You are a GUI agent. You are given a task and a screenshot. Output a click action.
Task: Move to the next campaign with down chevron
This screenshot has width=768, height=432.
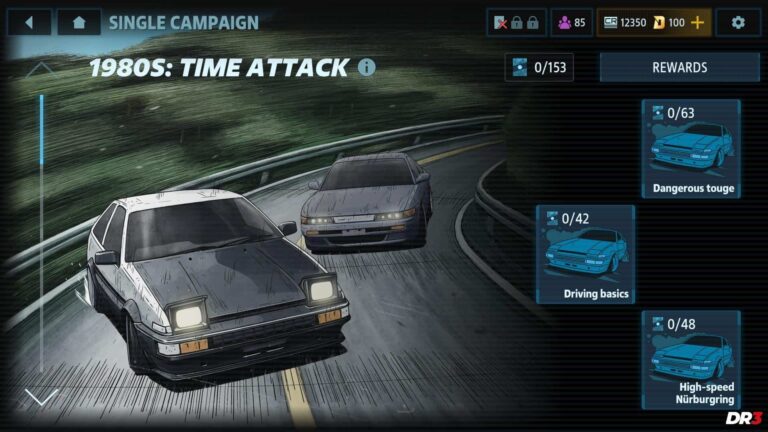pos(41,397)
